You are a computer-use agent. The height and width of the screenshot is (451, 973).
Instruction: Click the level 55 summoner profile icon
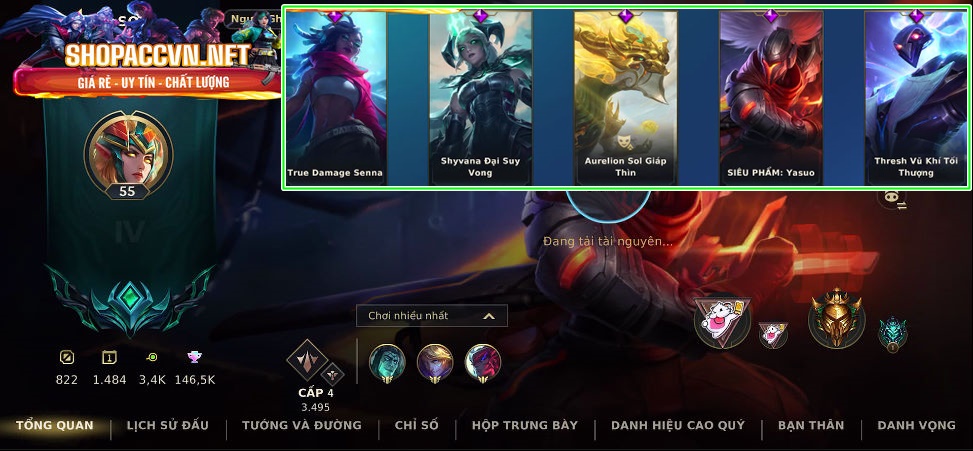(x=127, y=154)
